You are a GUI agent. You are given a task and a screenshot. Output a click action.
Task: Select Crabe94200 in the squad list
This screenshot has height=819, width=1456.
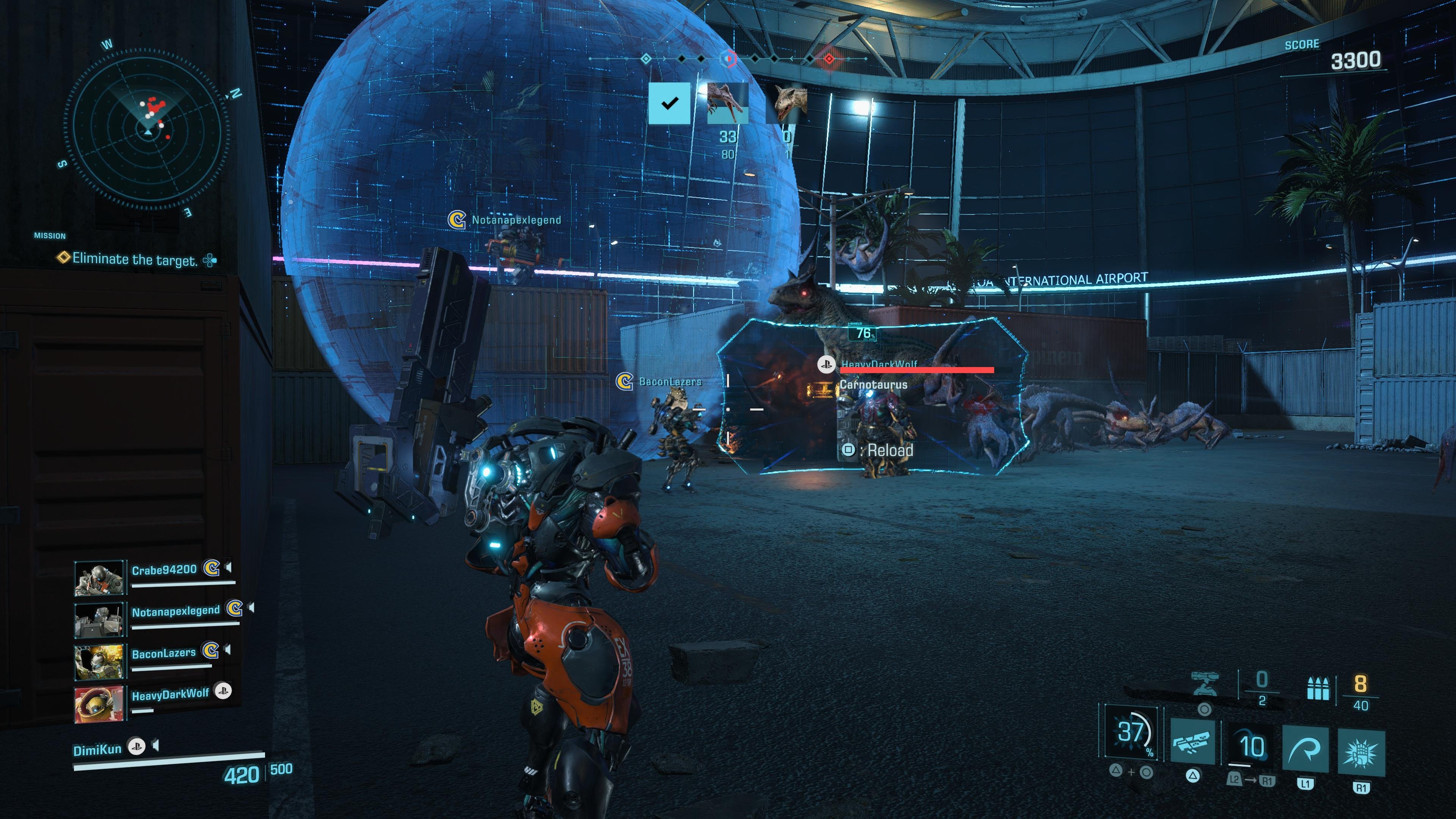[164, 570]
